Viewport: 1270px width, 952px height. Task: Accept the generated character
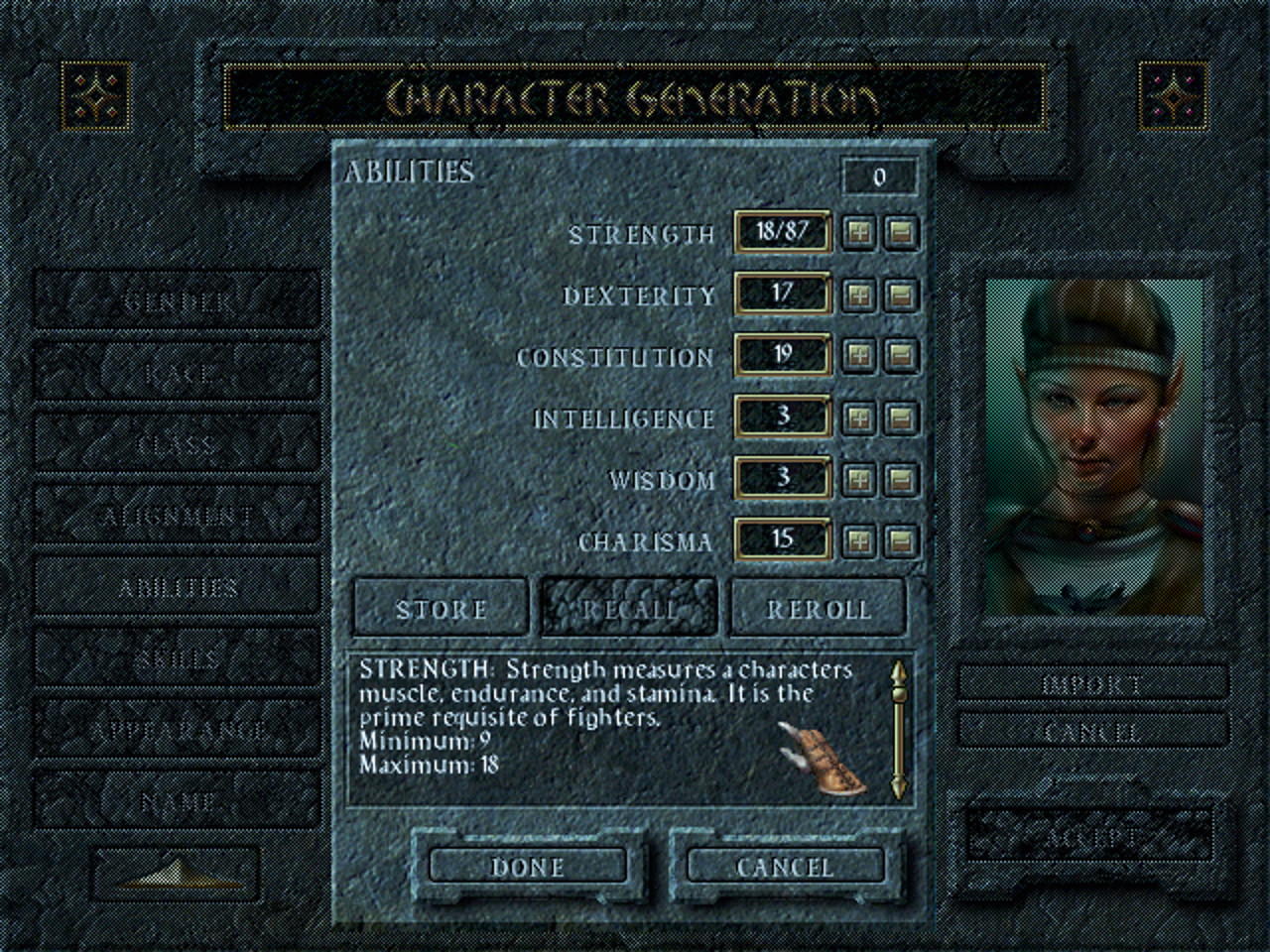[1091, 838]
